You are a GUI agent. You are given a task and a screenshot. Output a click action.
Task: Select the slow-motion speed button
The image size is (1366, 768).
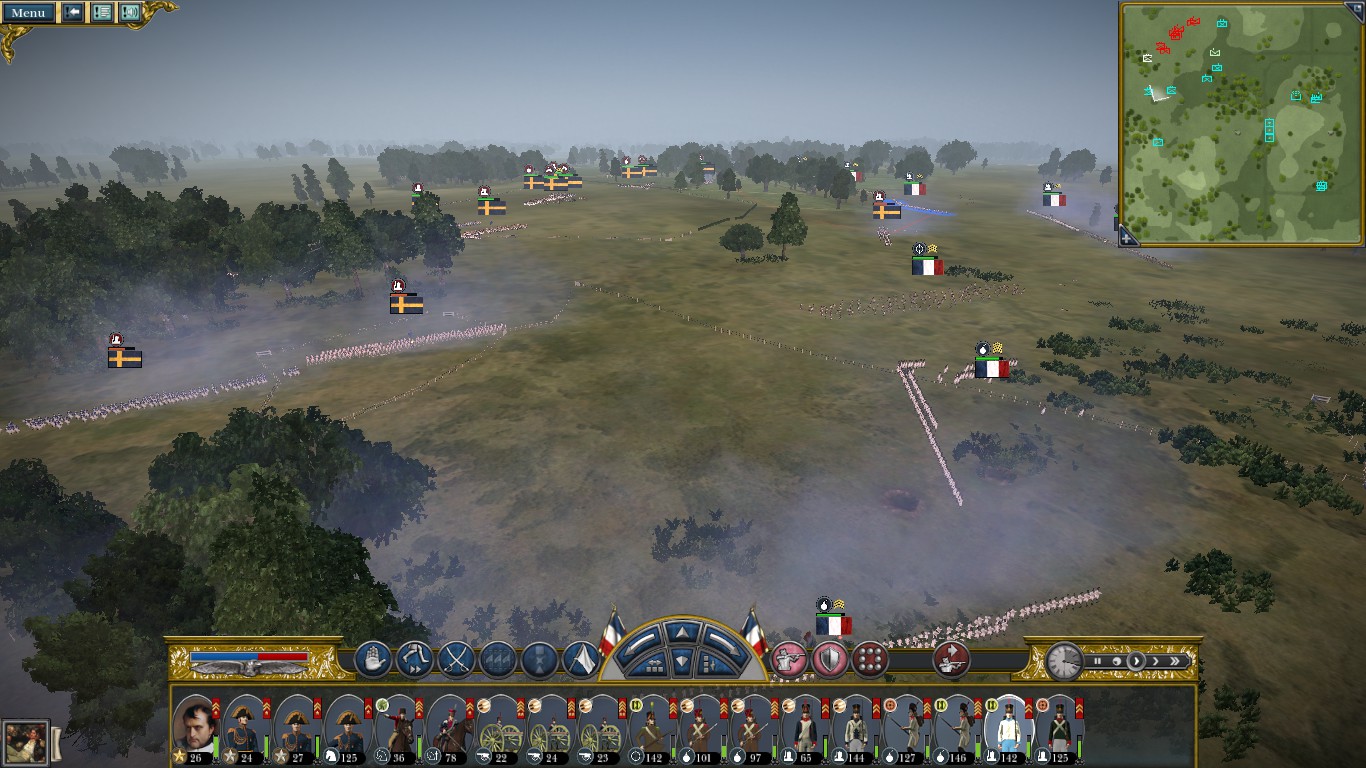[1117, 661]
